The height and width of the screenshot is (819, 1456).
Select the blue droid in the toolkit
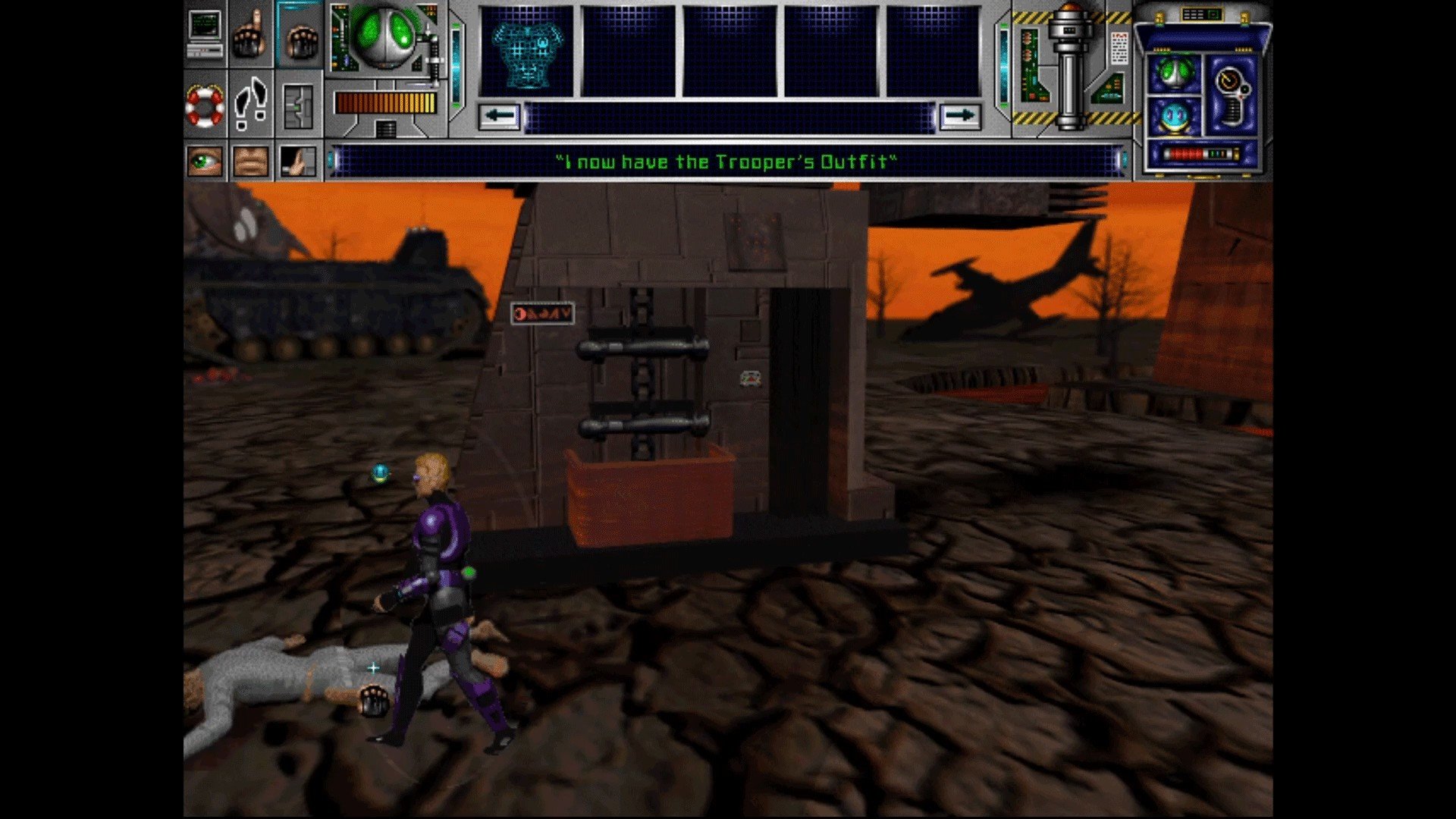pos(1174,117)
